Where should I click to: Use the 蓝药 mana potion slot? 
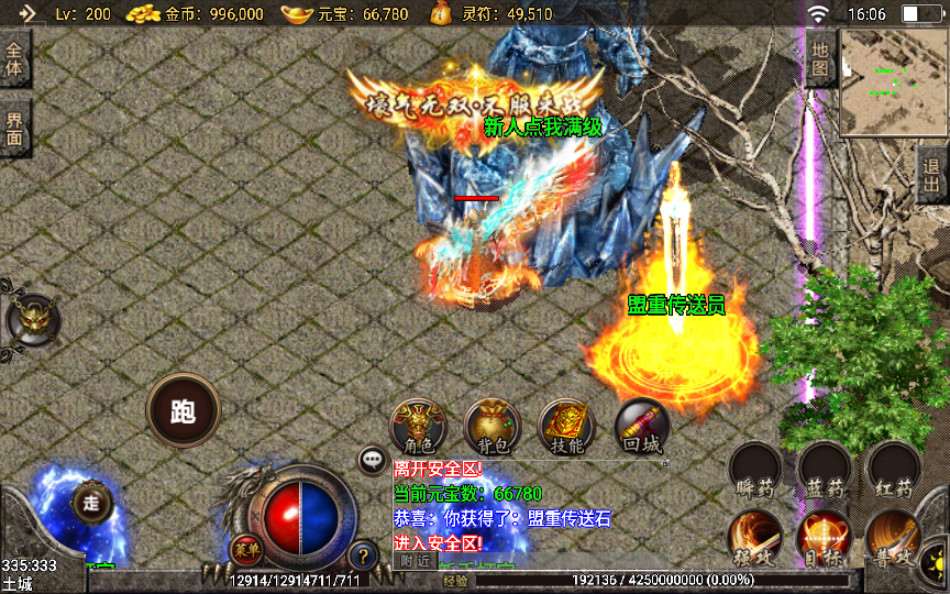tap(825, 470)
